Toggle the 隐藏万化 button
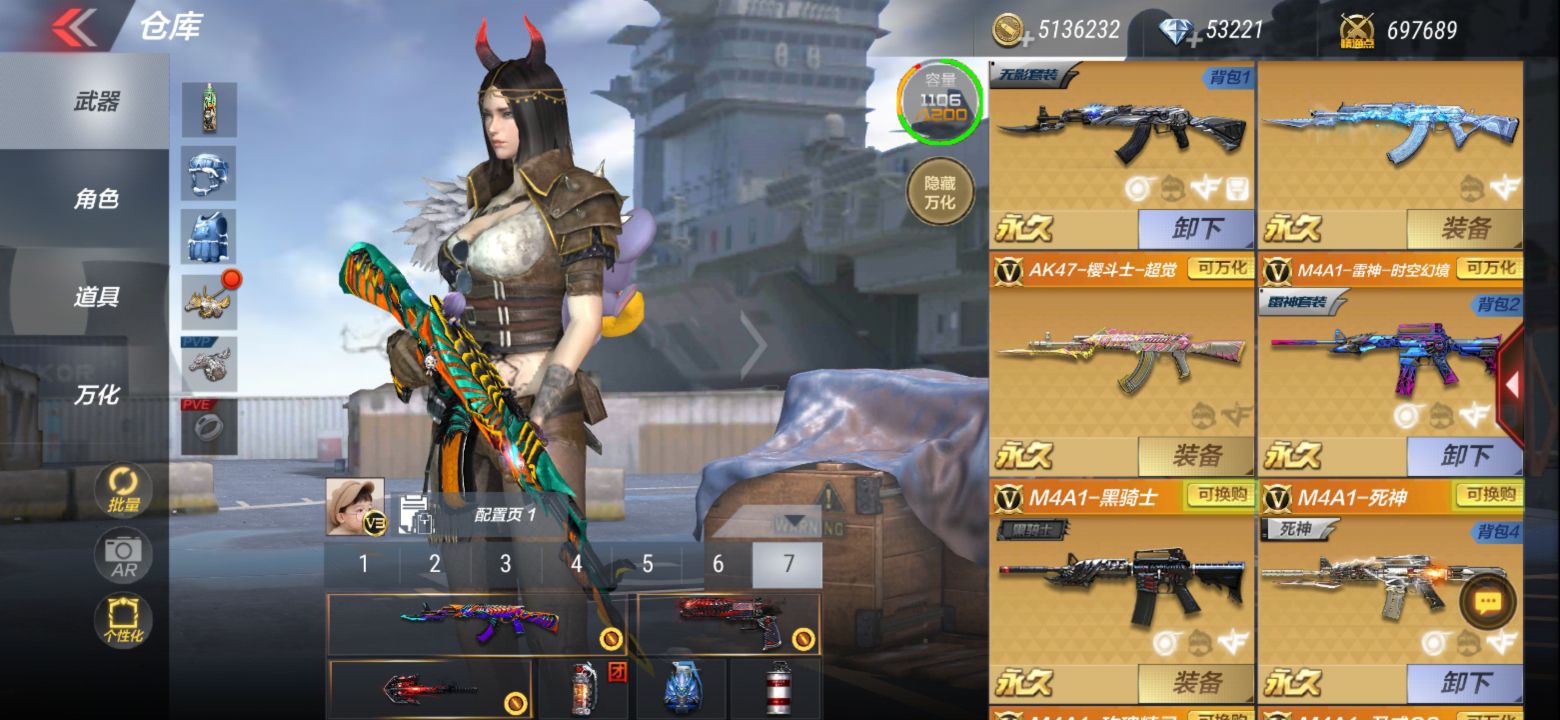The height and width of the screenshot is (720, 1560). [x=939, y=192]
